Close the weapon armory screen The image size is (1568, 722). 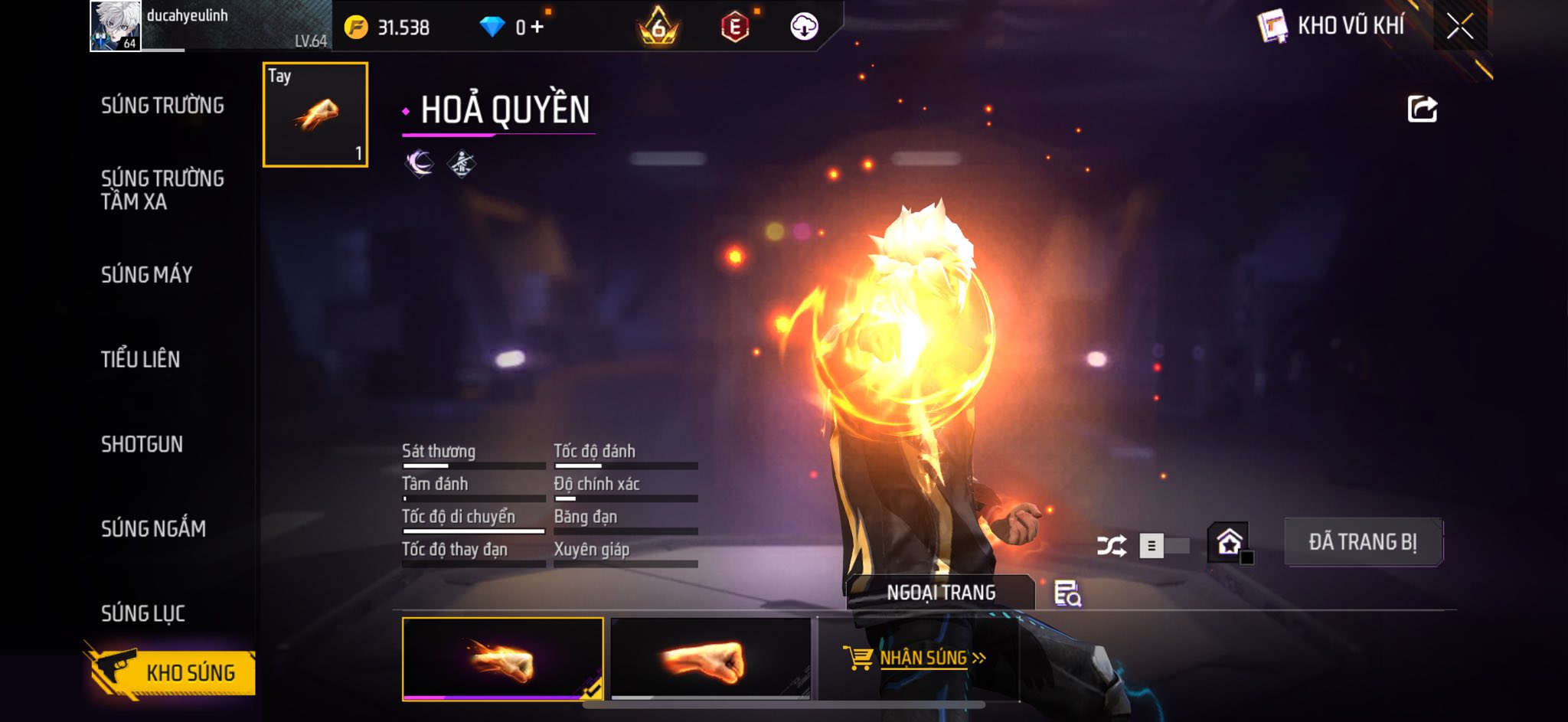pyautogui.click(x=1460, y=27)
